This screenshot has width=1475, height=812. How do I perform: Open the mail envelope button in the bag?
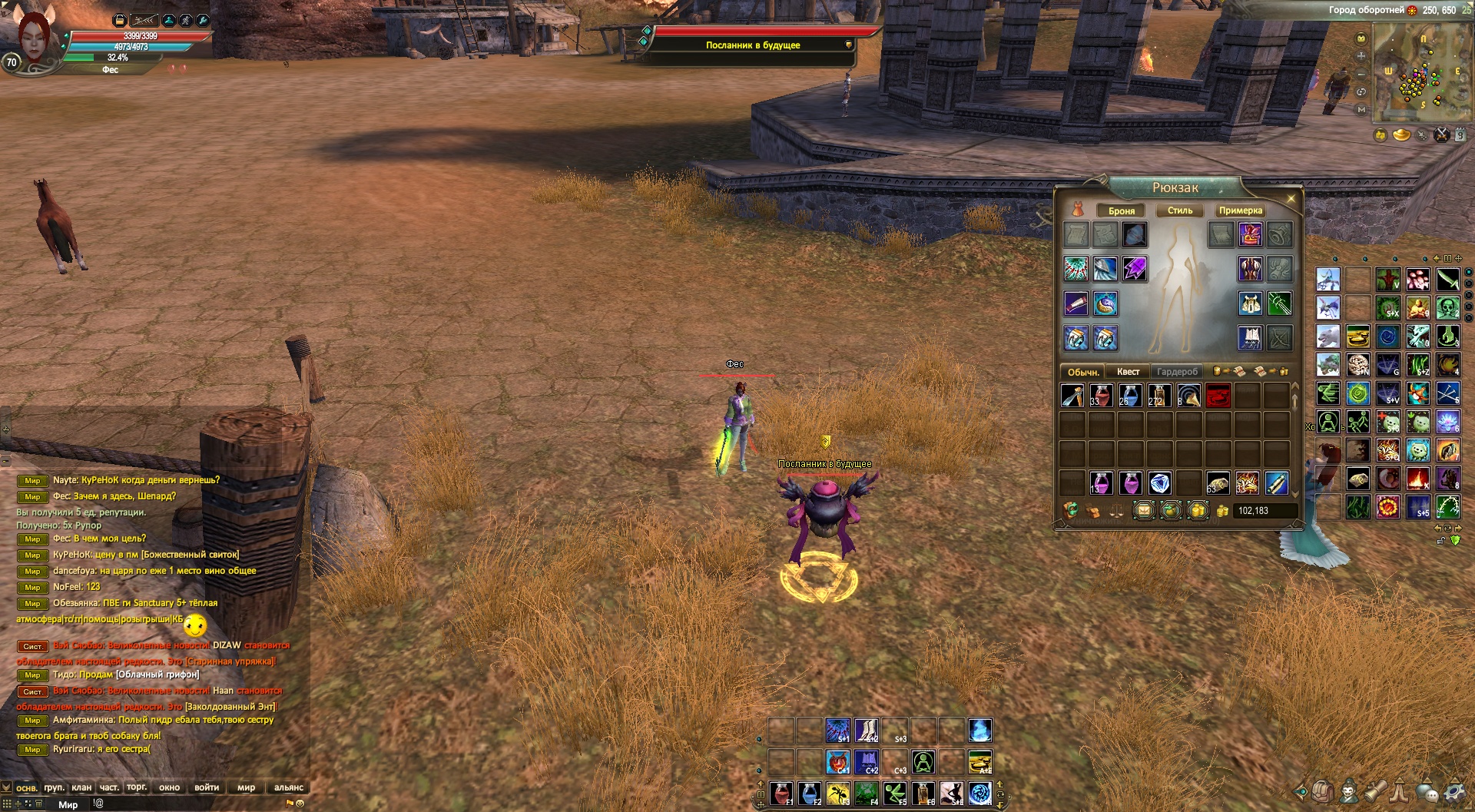pyautogui.click(x=1144, y=511)
